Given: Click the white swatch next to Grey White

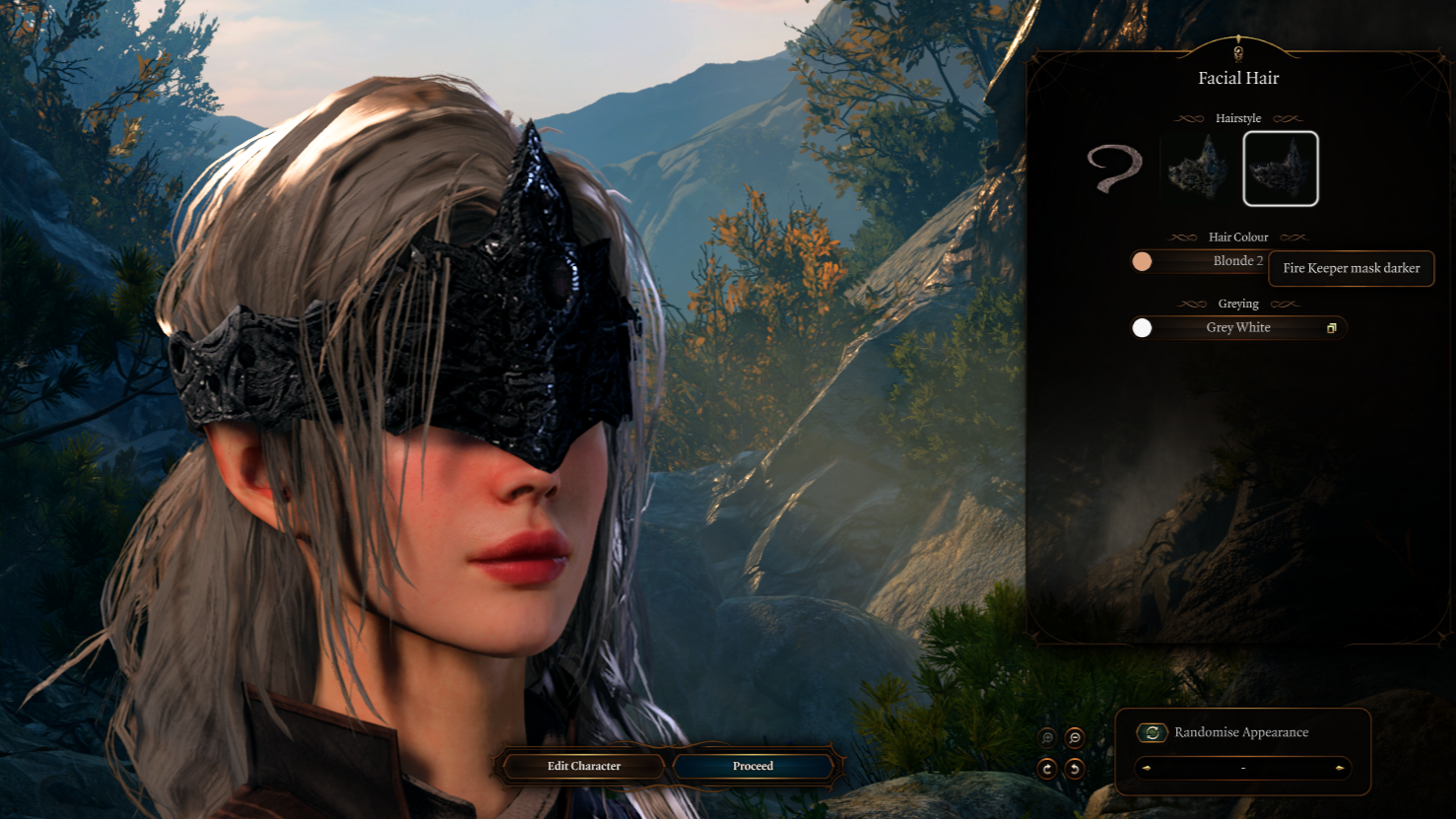Looking at the screenshot, I should tap(1142, 327).
